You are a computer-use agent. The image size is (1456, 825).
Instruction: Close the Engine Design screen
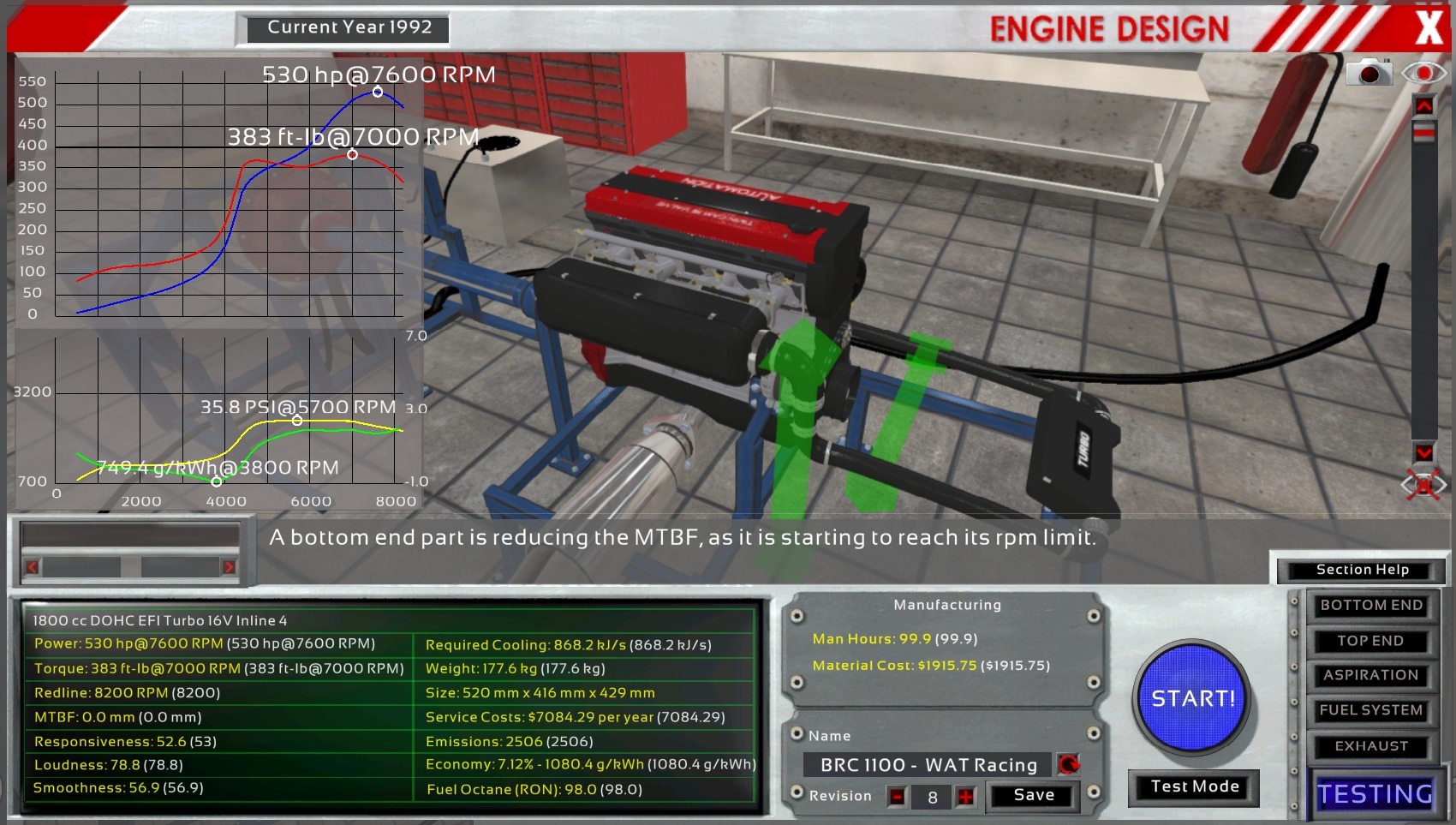1428,27
